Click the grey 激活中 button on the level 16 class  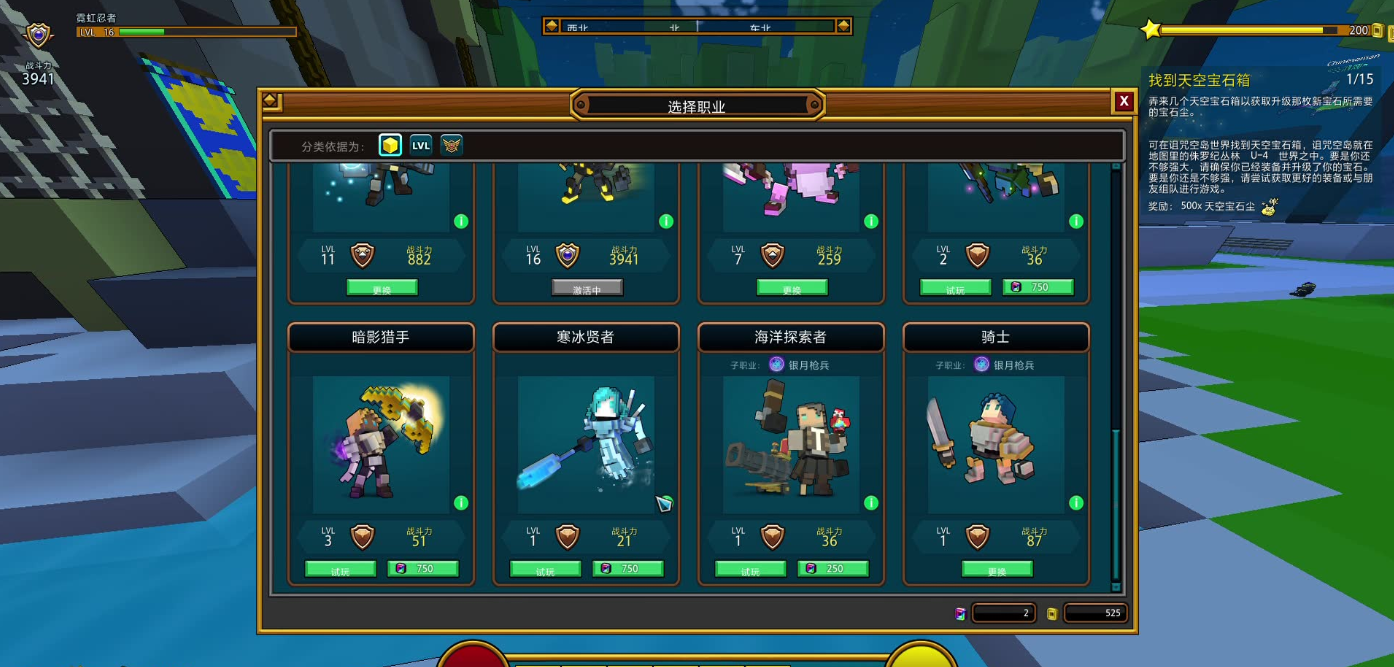tap(587, 288)
